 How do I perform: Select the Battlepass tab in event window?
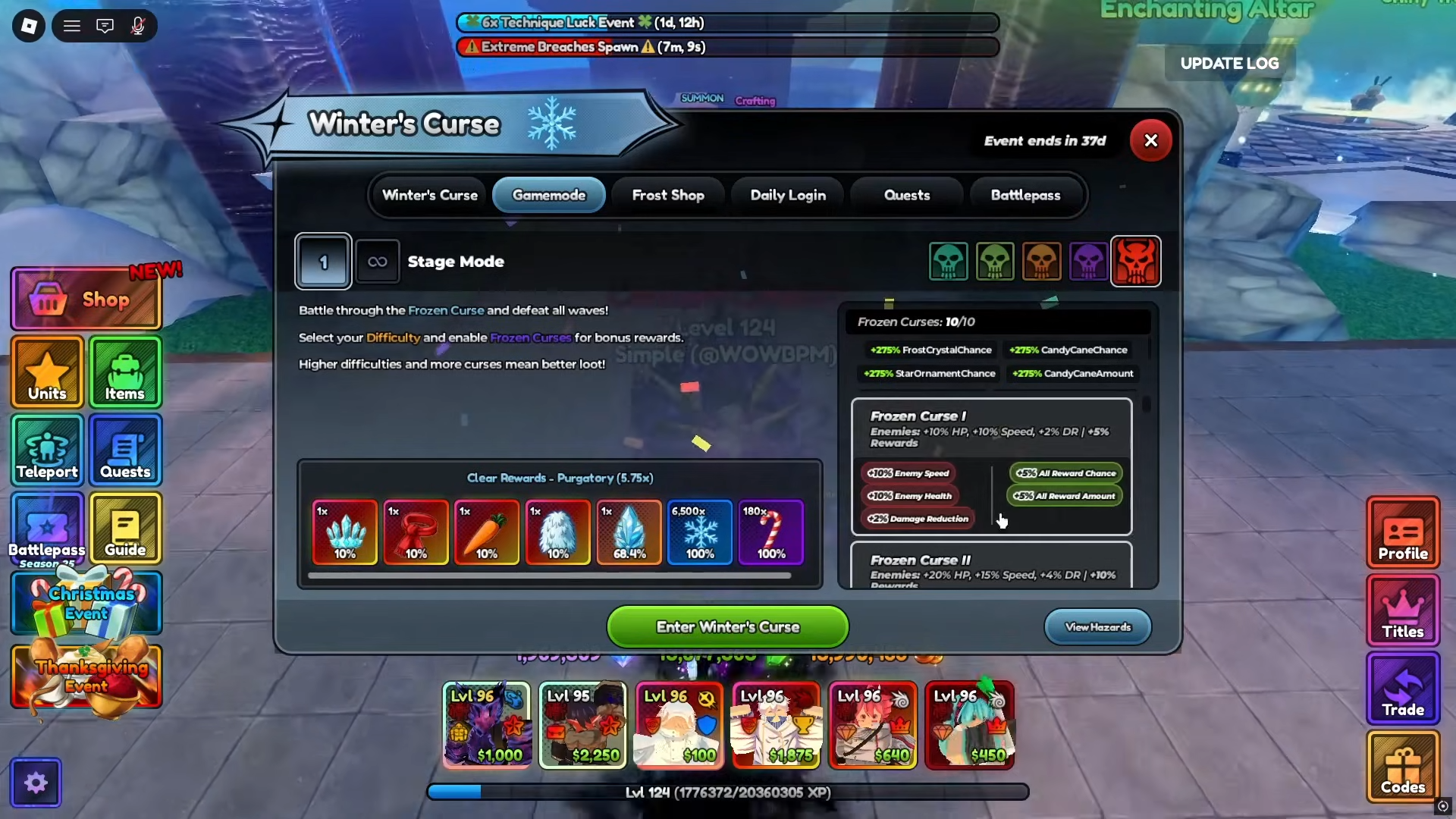tap(1025, 195)
